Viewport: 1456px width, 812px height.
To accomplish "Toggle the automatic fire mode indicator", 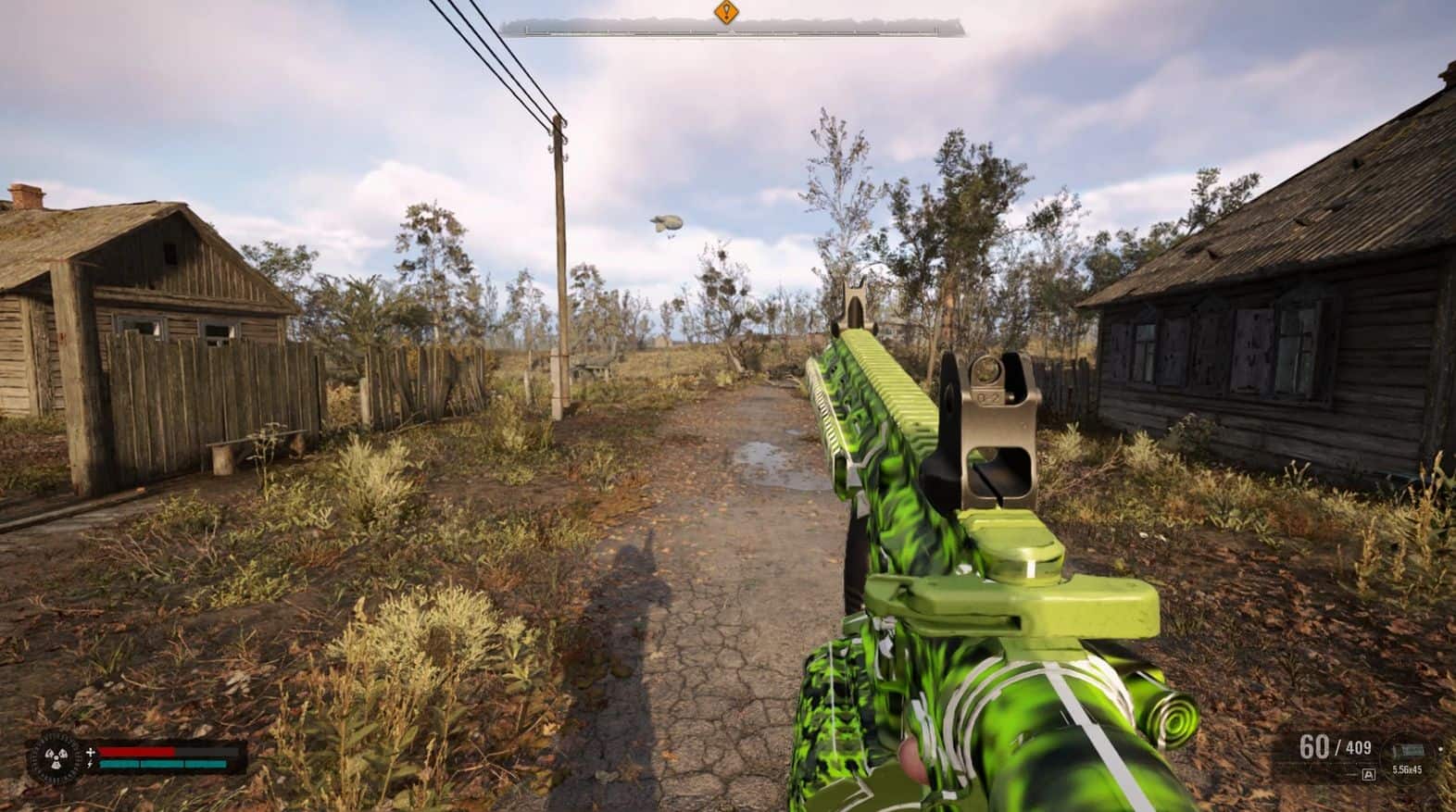I will 1369,773.
